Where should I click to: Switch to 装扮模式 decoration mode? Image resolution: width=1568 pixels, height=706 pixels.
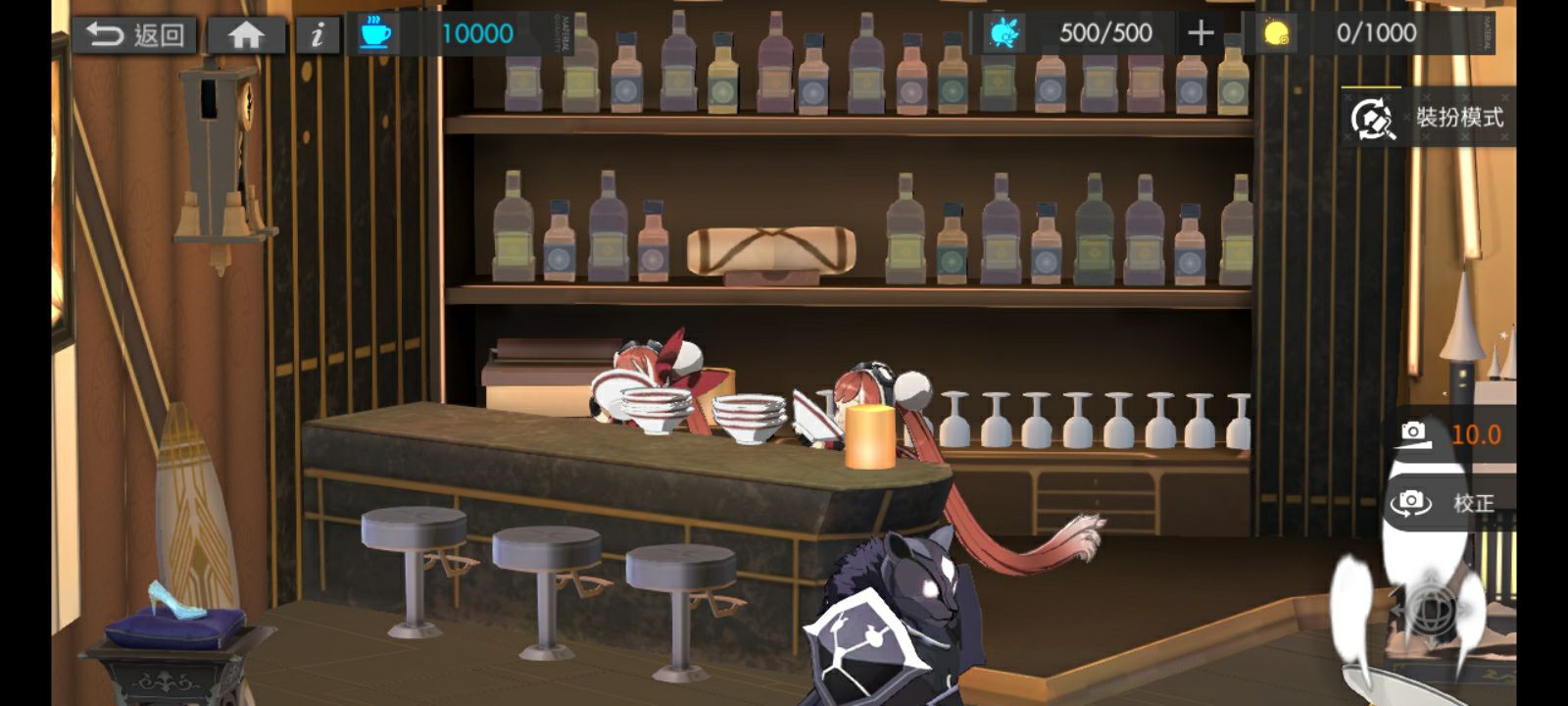[1430, 118]
